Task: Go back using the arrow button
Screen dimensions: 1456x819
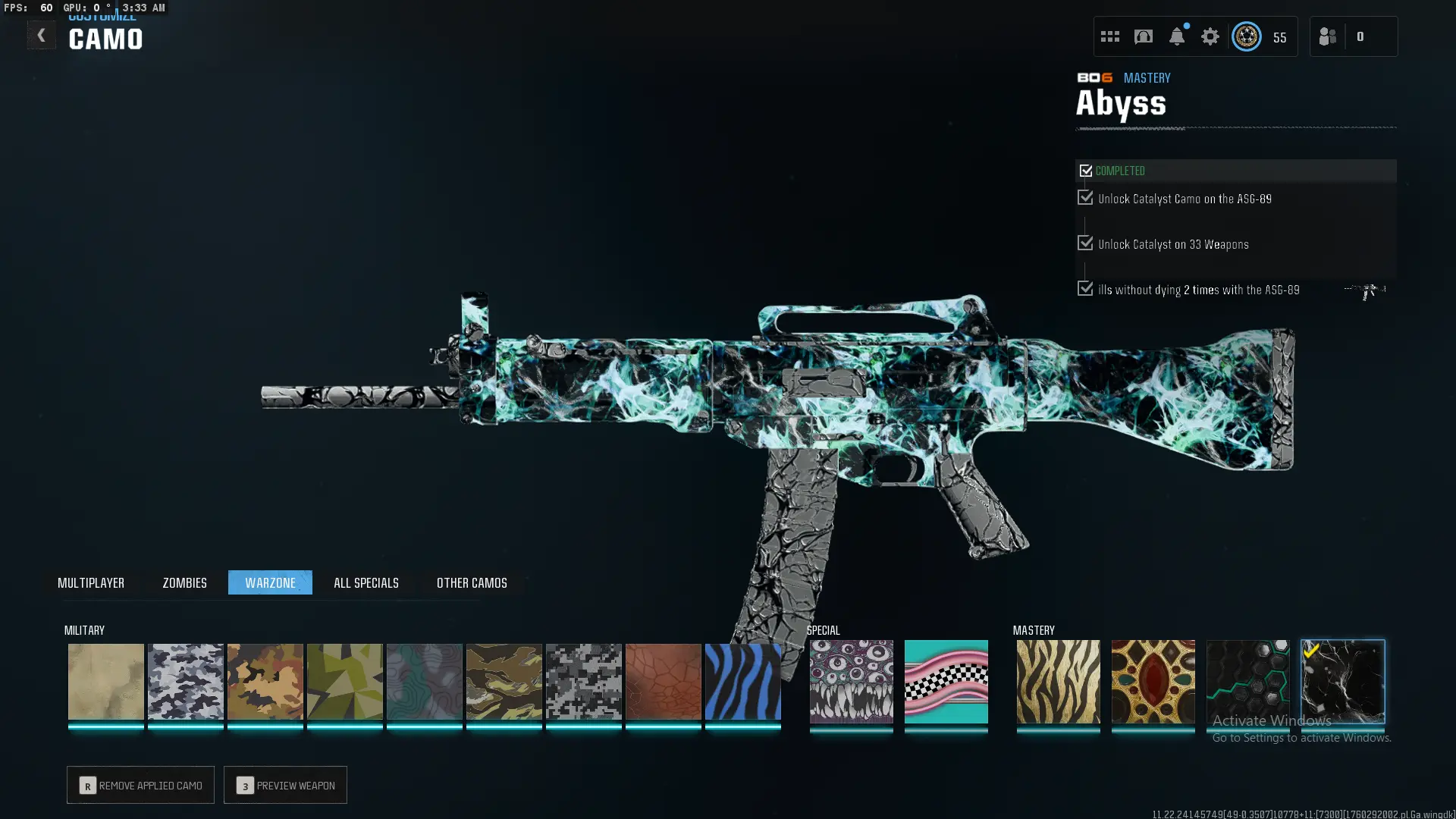Action: tap(41, 36)
